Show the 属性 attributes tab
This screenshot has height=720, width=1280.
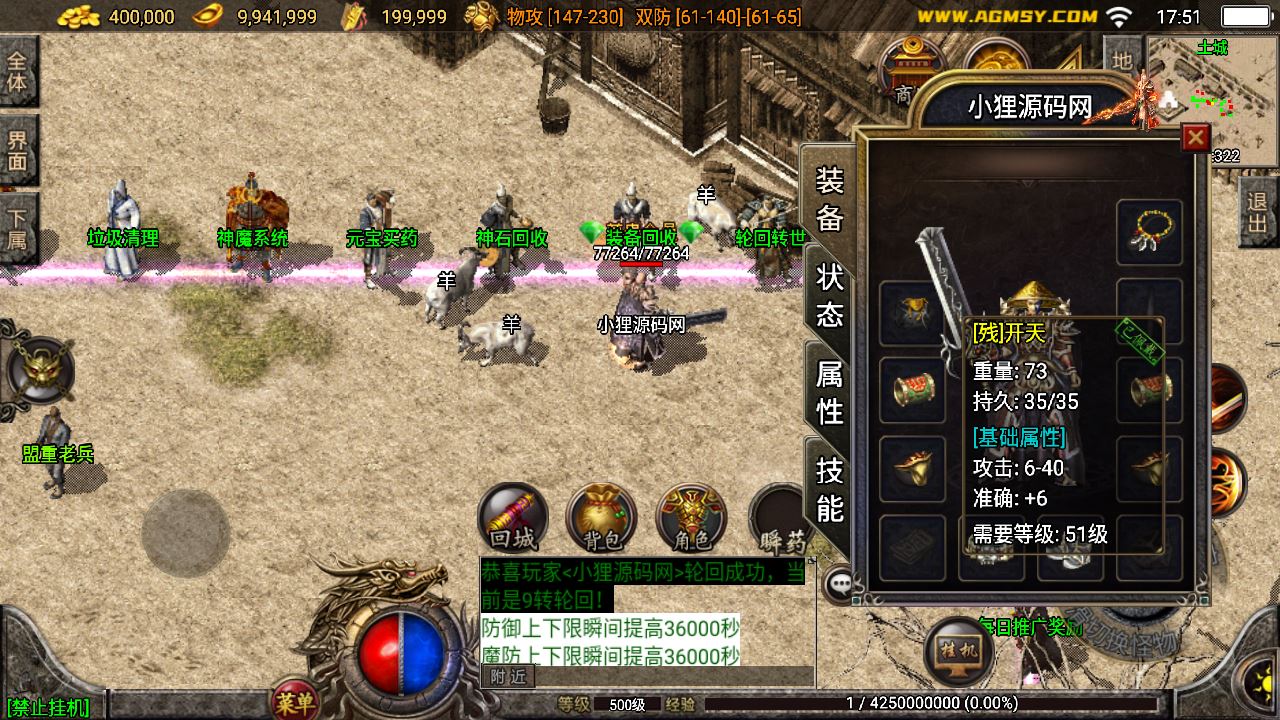830,392
